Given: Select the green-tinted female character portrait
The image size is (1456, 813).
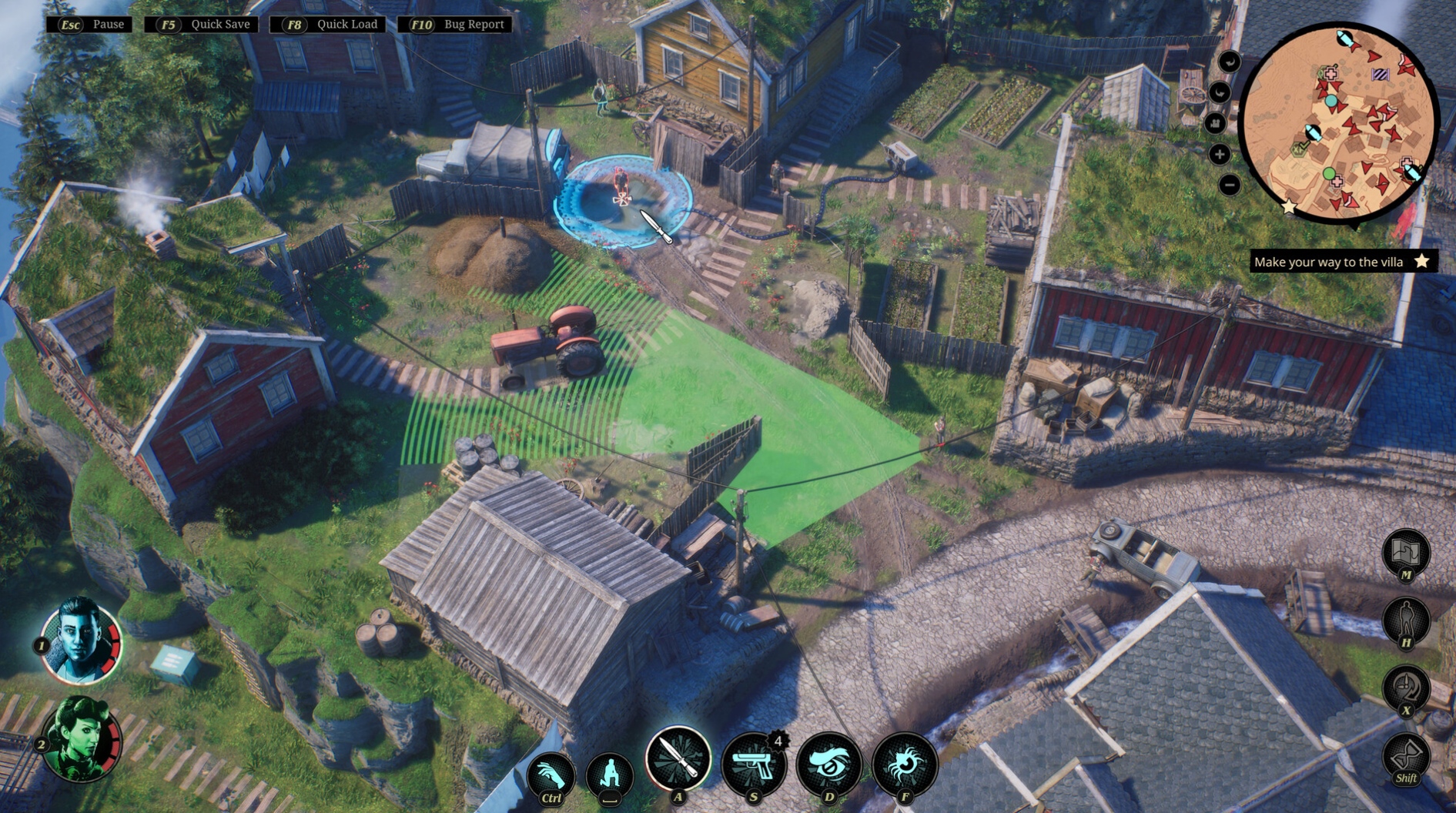Looking at the screenshot, I should 81,738.
